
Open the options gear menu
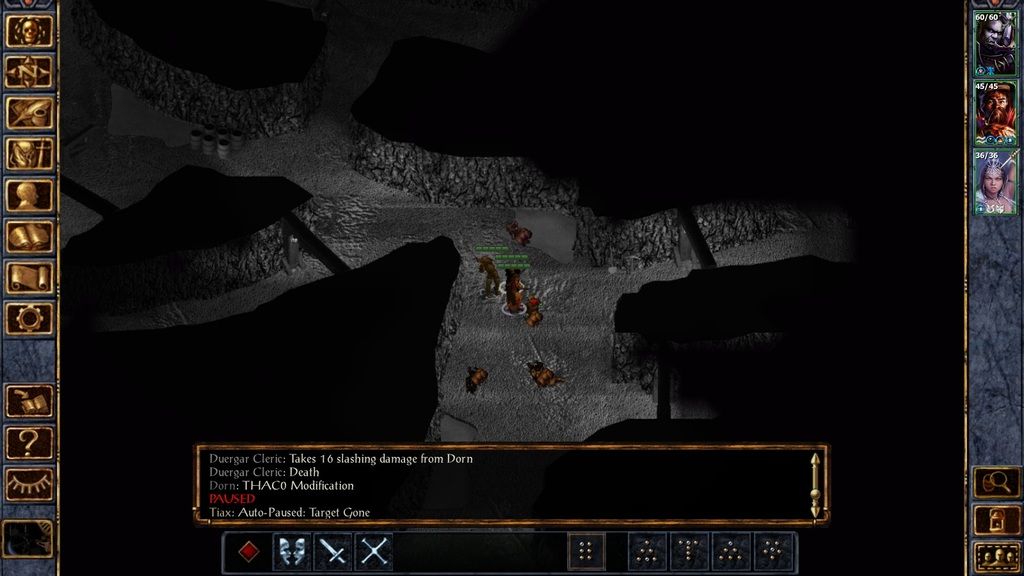click(29, 318)
